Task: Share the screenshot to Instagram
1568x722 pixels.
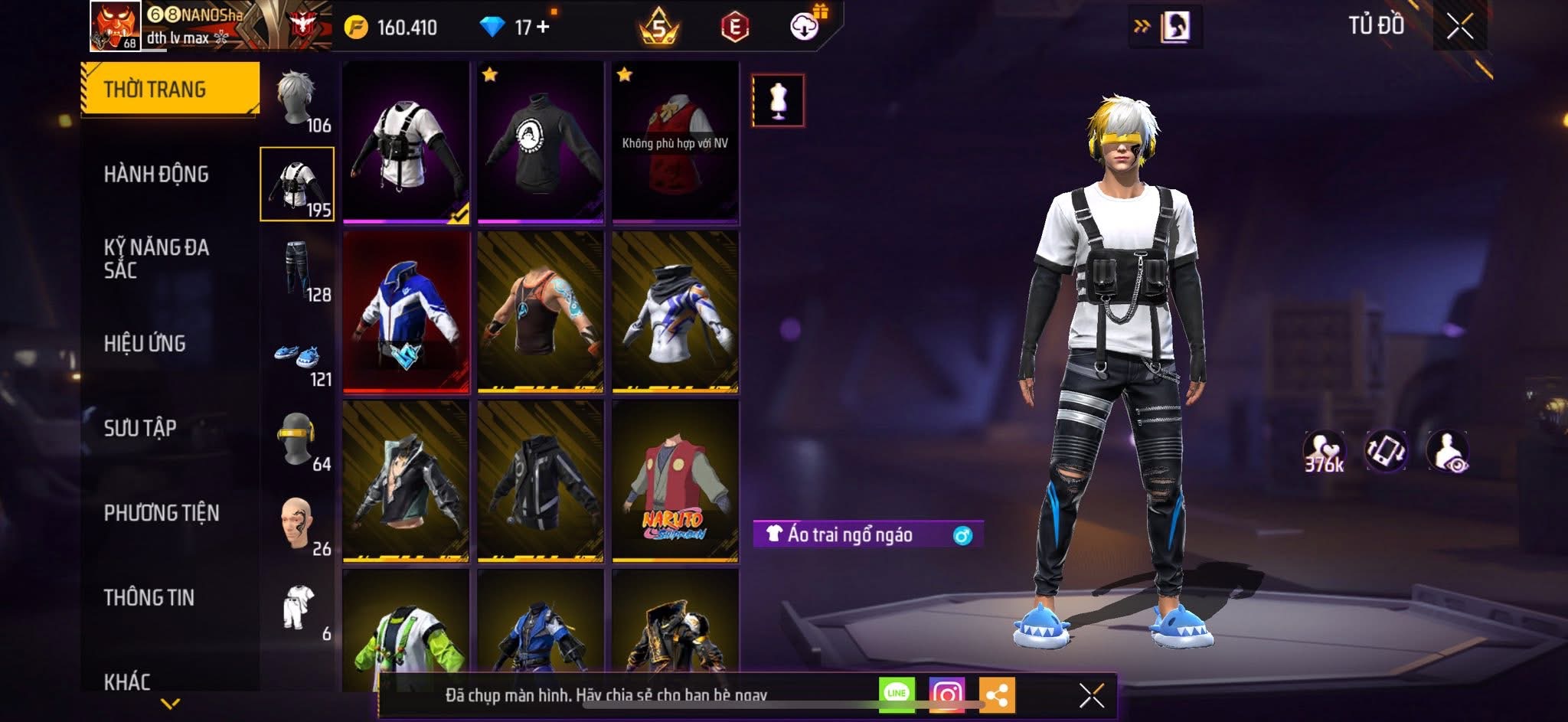Action: [946, 694]
